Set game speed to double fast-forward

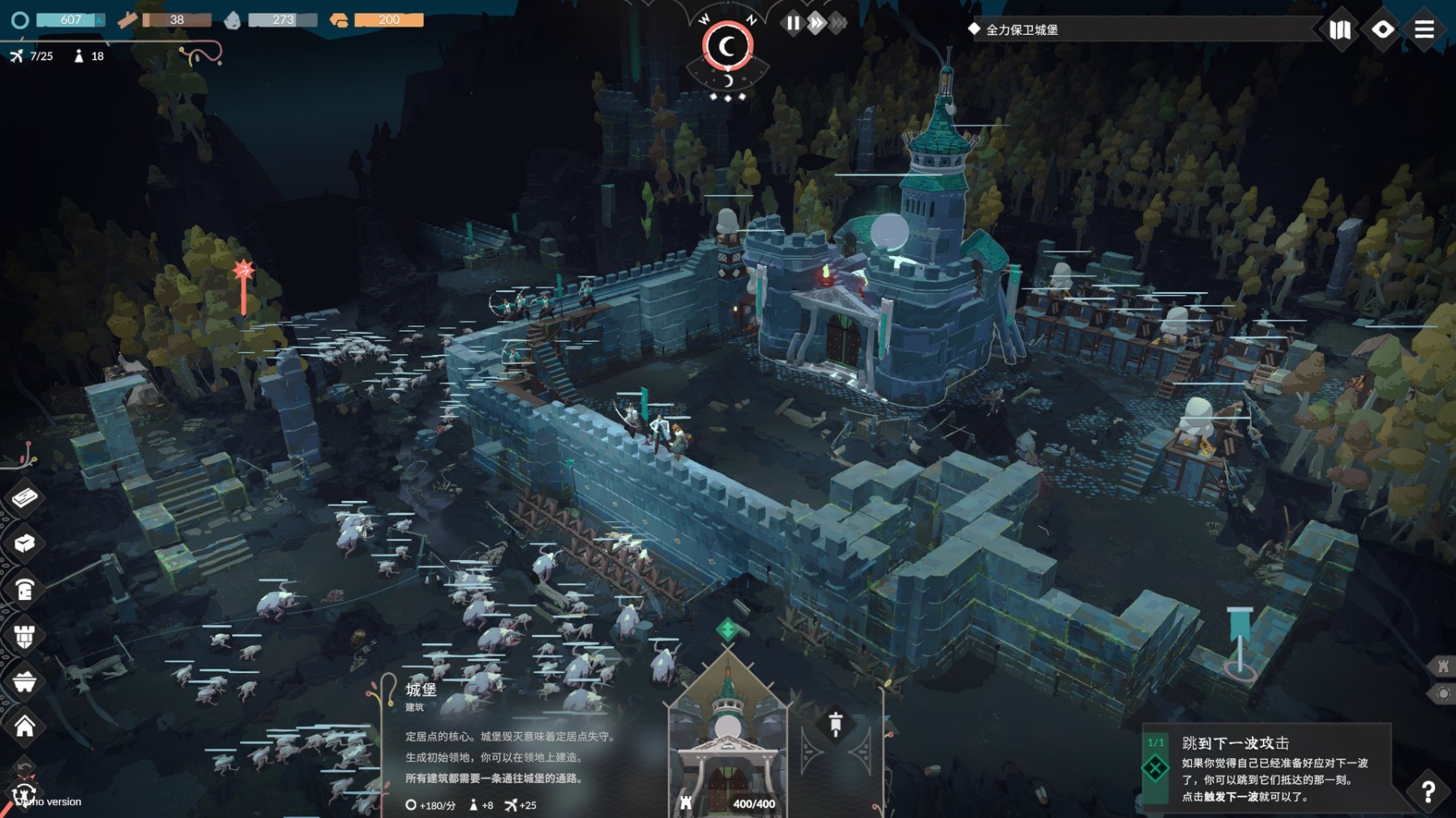coord(816,24)
